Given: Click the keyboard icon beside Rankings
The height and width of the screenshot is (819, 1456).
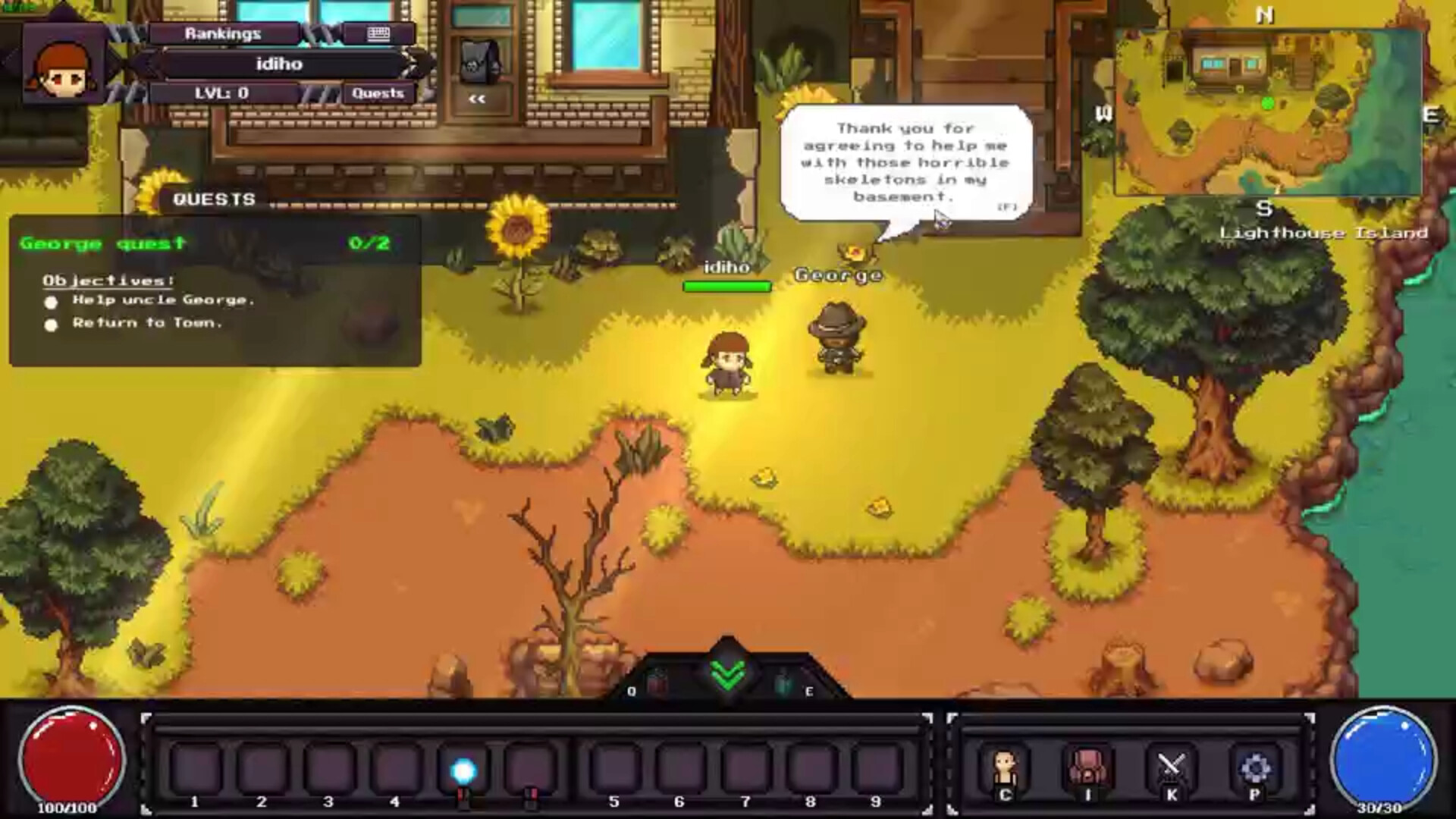Looking at the screenshot, I should [x=377, y=33].
